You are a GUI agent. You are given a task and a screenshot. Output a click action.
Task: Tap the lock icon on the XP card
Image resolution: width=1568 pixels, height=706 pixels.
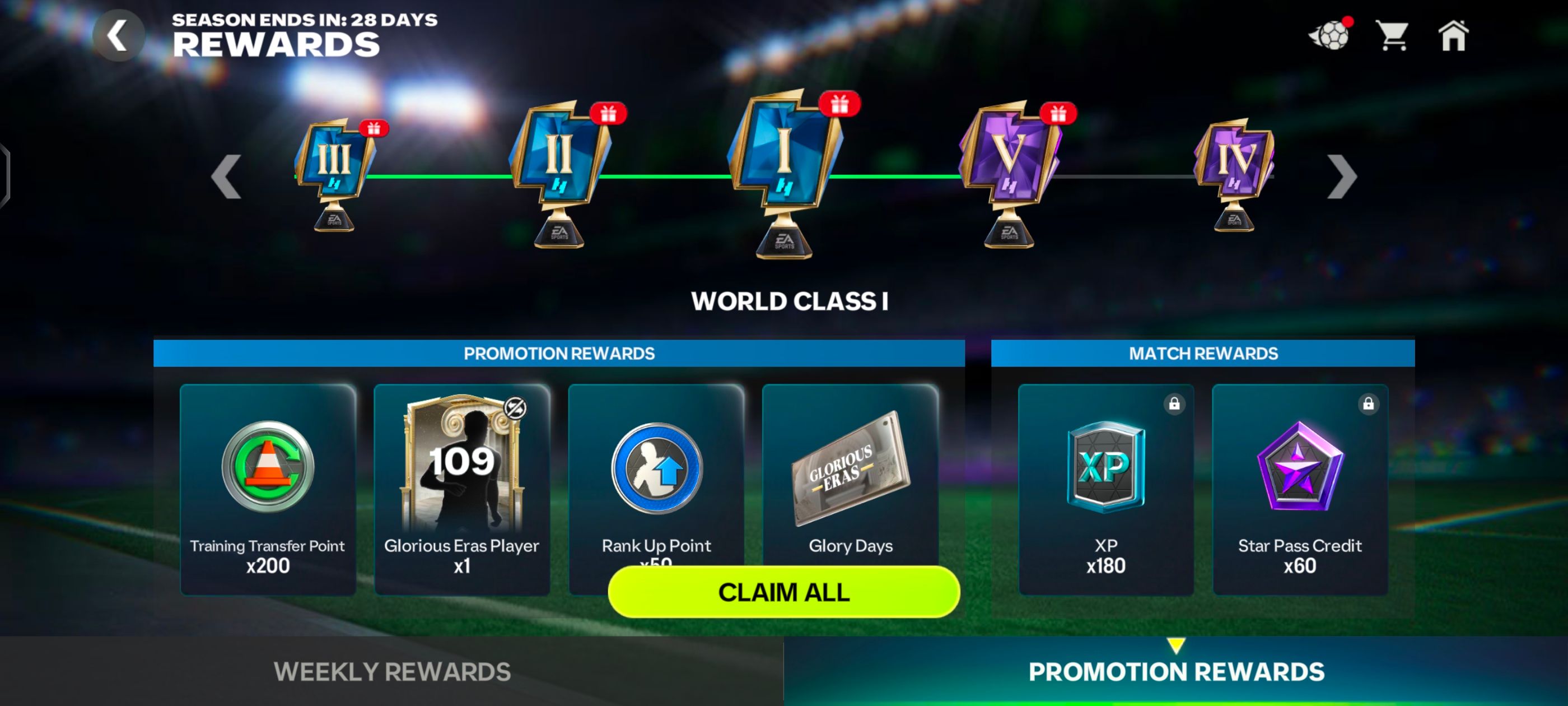pos(1174,404)
